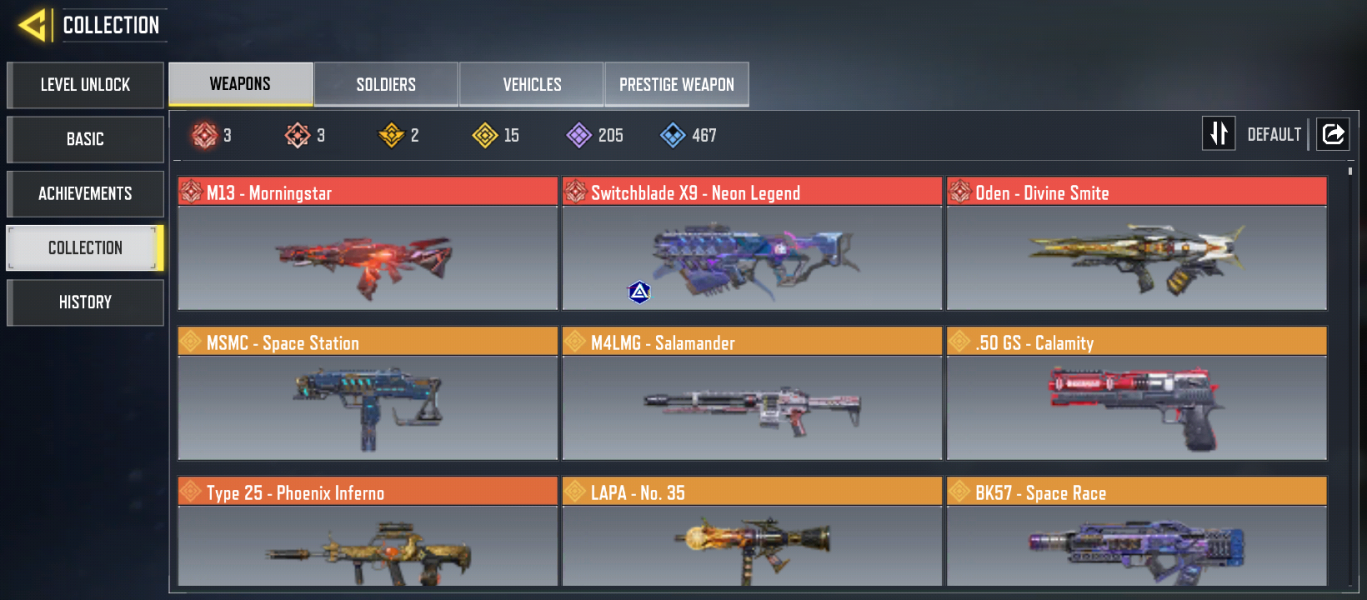The width and height of the screenshot is (1367, 600).
Task: Select the Weapons tab
Action: click(240, 84)
